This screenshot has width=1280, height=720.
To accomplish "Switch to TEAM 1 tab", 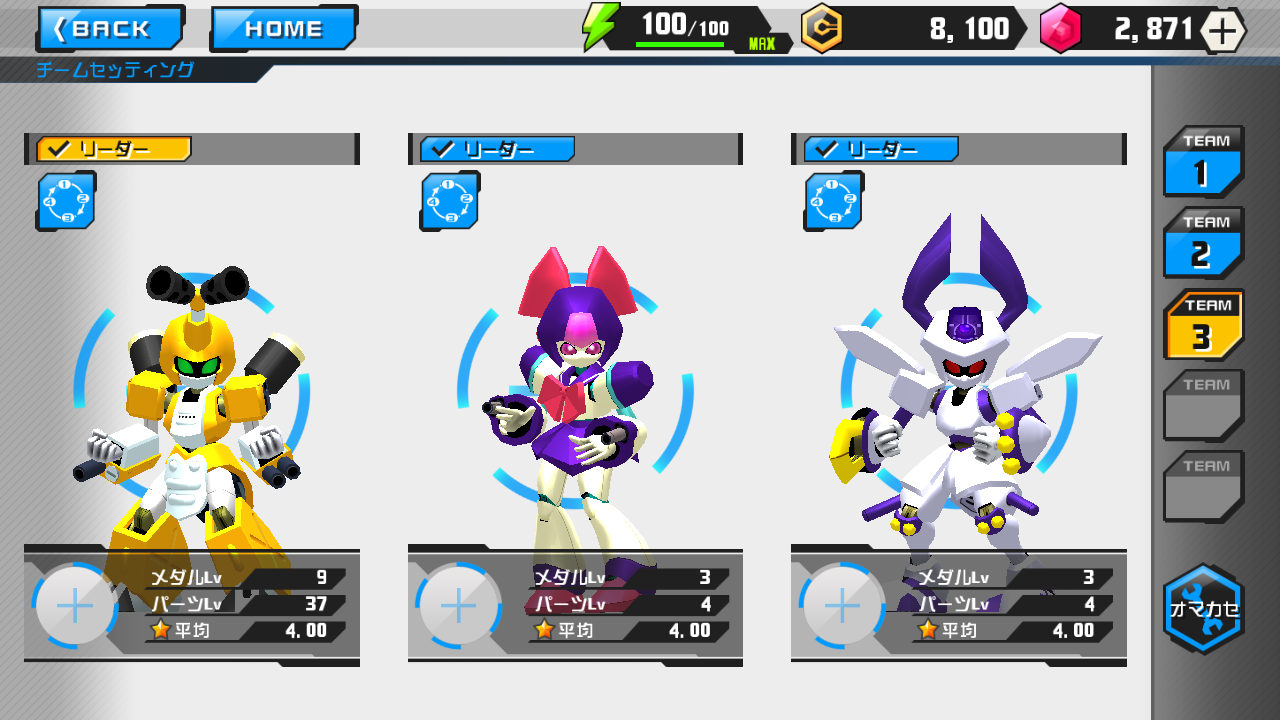I will click(1203, 162).
